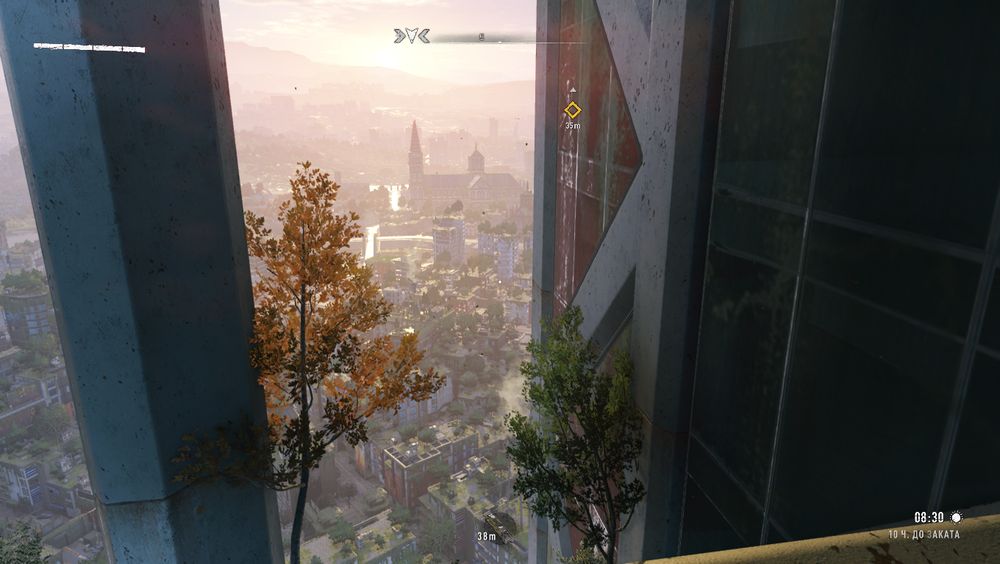Select the winged emblem on the compass
The width and height of the screenshot is (1000, 564).
412,36
